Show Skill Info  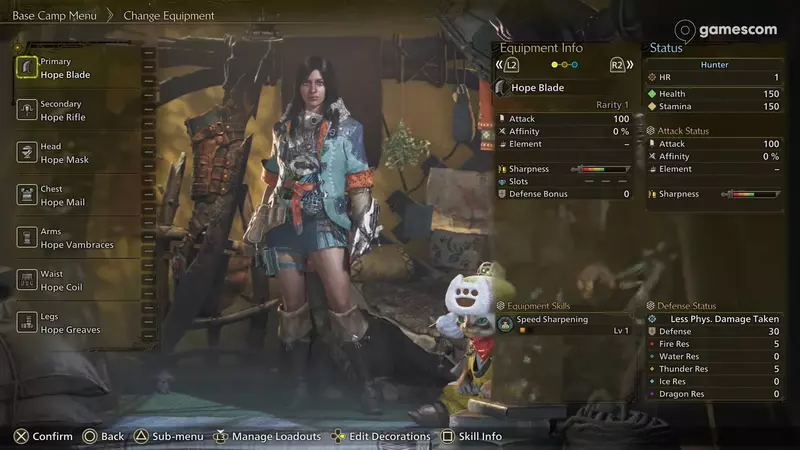(x=471, y=437)
